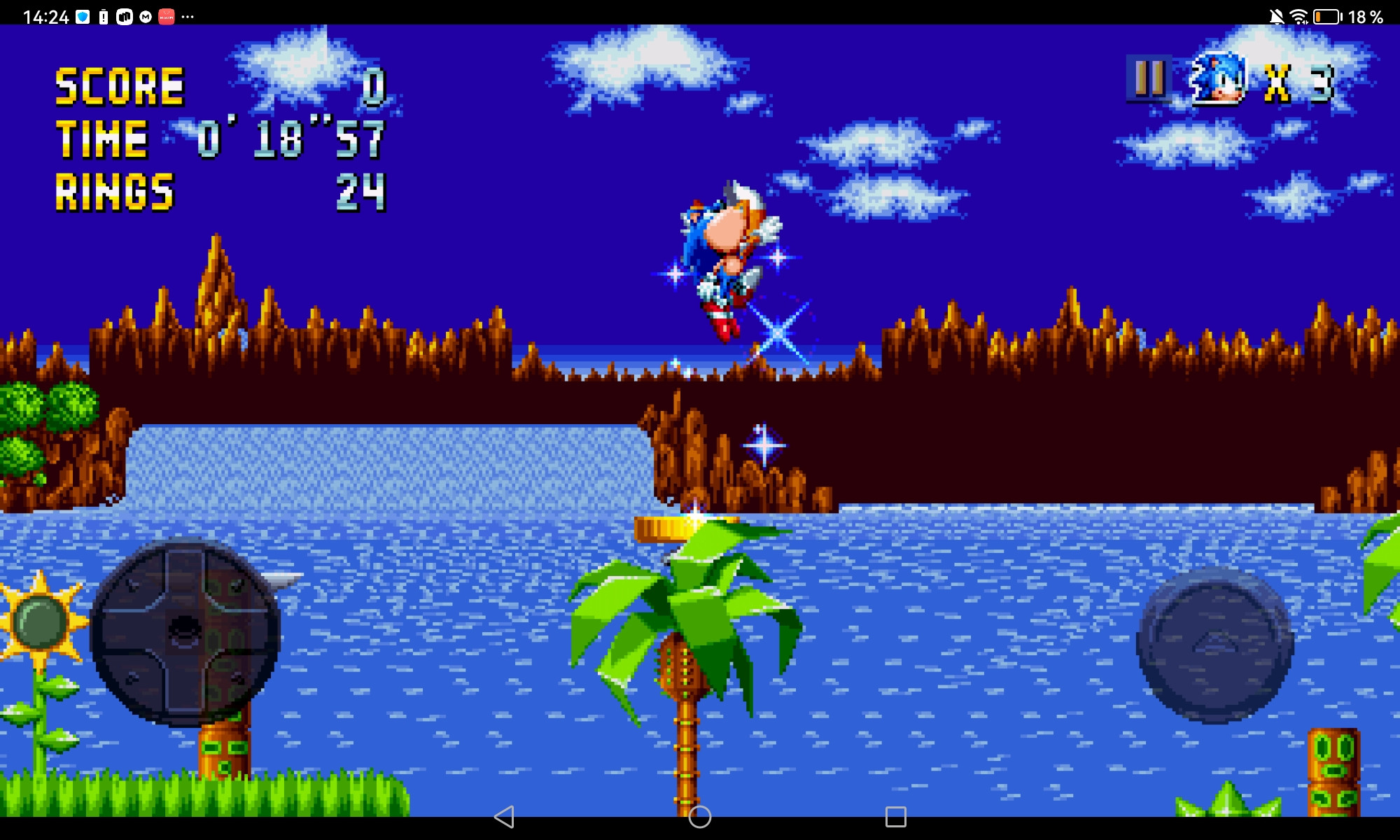Tap the blue shield notification icon
The height and width of the screenshot is (840, 1400).
83,15
